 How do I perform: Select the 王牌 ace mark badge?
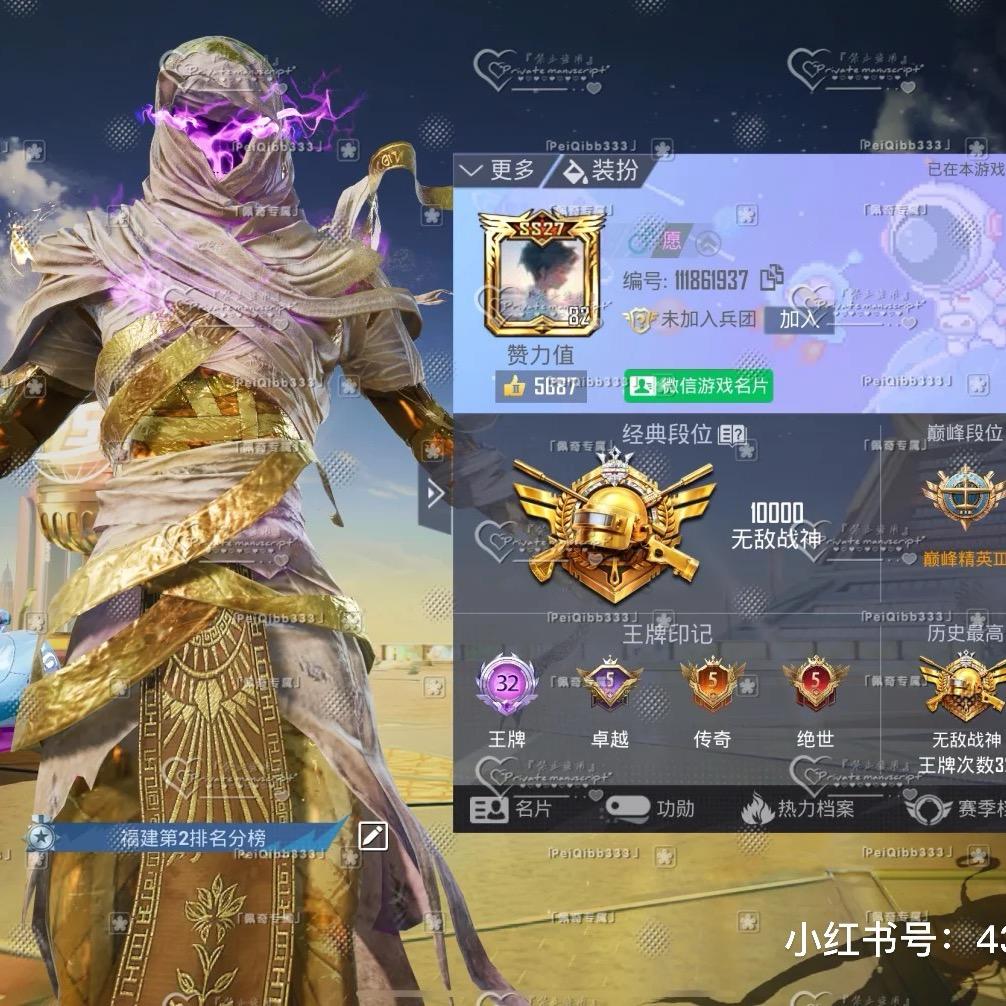506,686
